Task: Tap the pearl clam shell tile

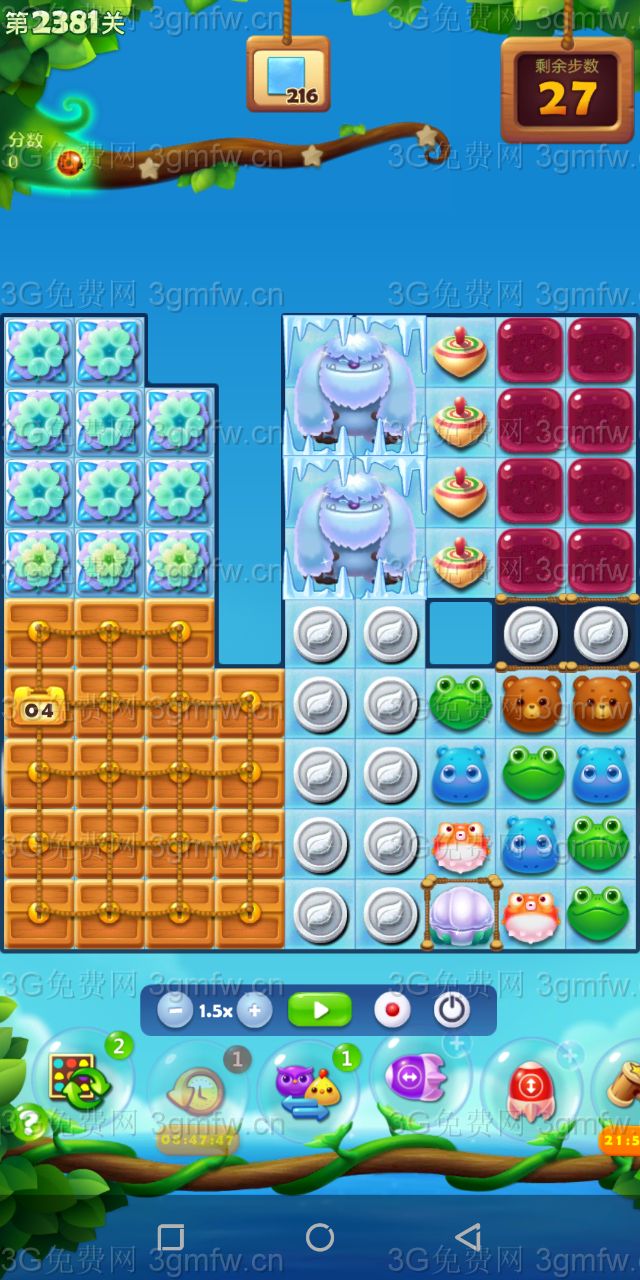Action: (461, 913)
